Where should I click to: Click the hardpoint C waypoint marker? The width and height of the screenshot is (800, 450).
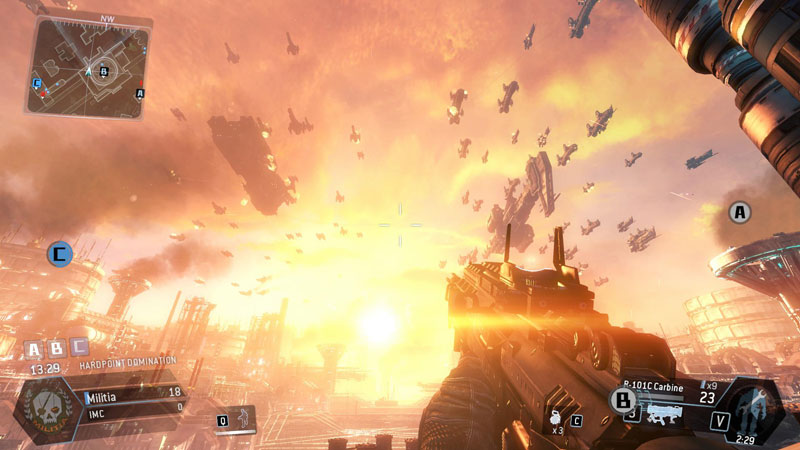(60, 254)
